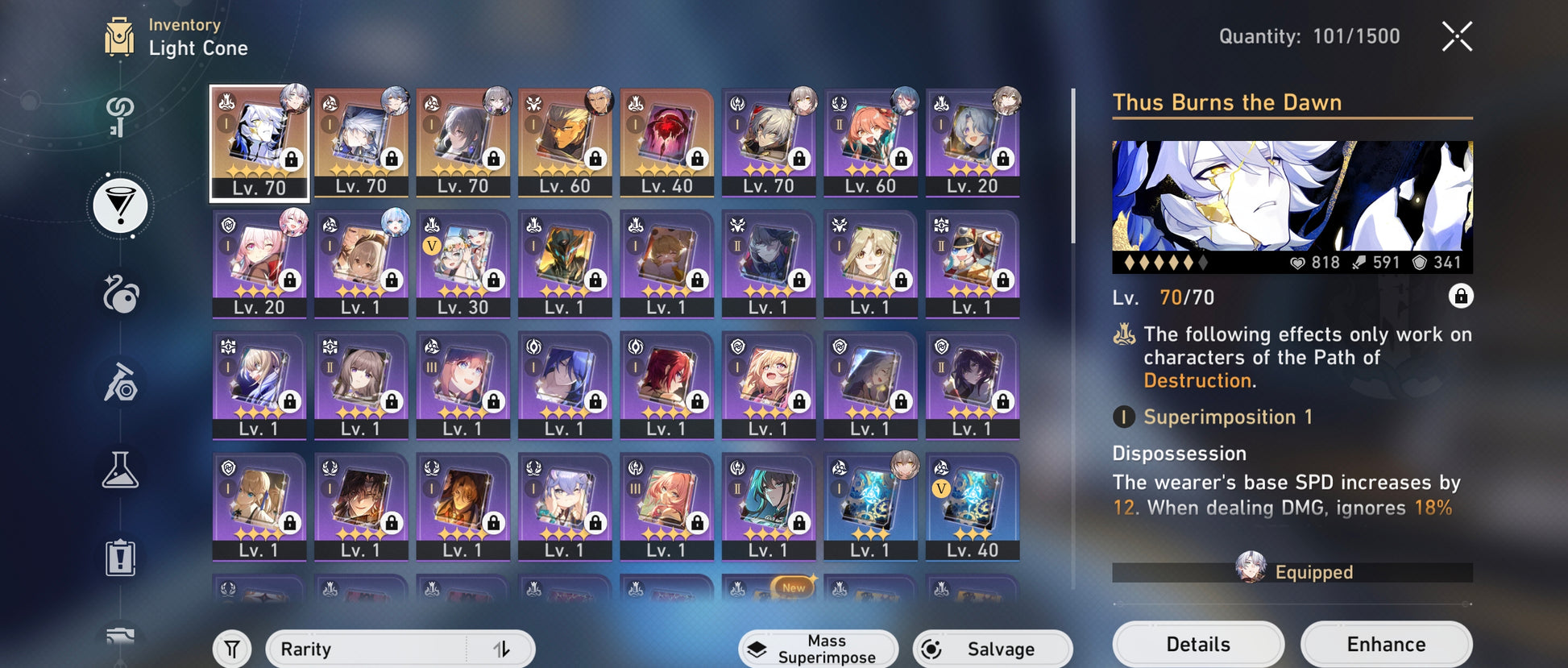Open the exclamation mission items tab
This screenshot has width=1568, height=668.
coord(120,558)
